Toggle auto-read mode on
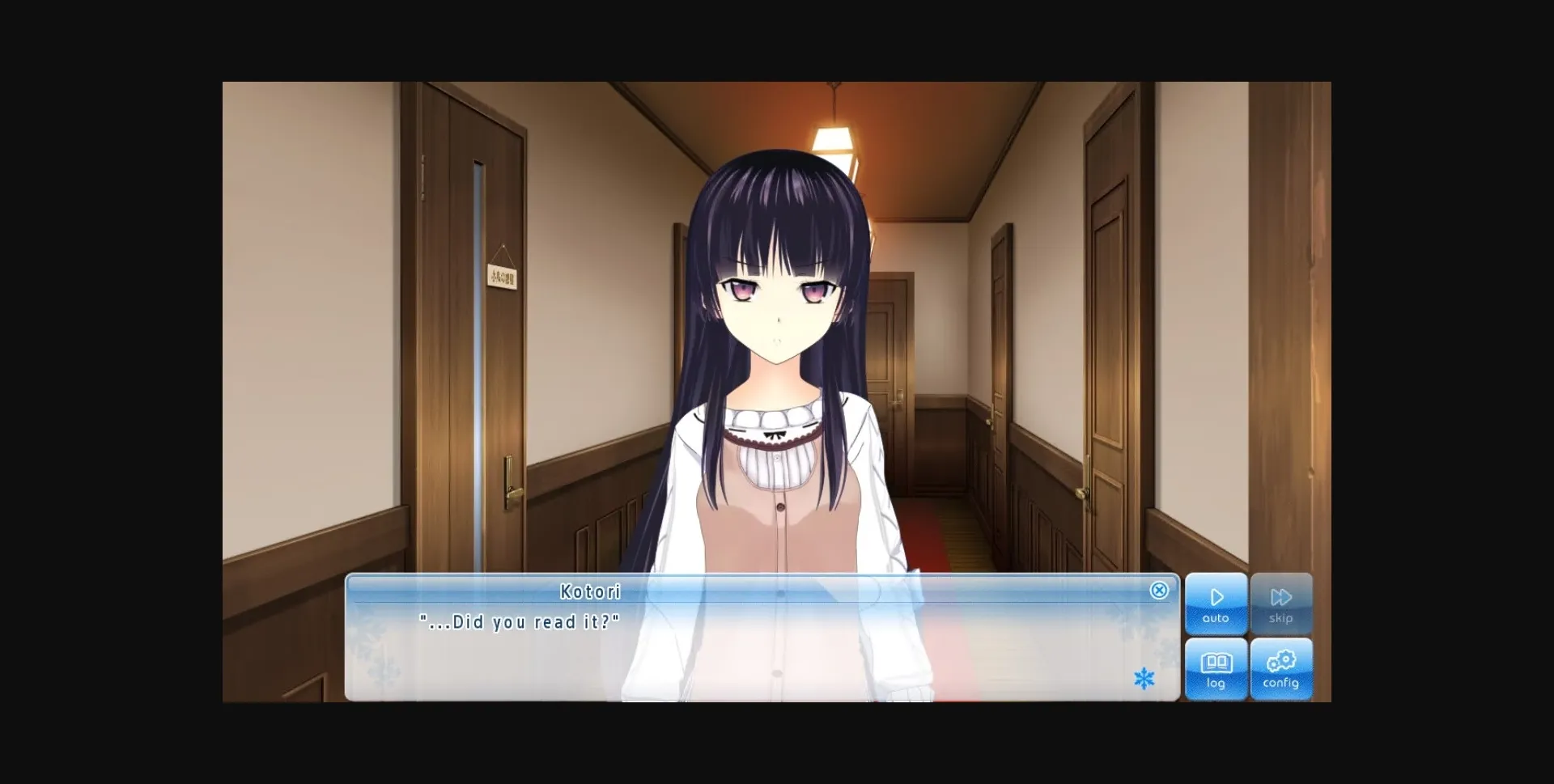The width and height of the screenshot is (1554, 784). click(x=1216, y=604)
